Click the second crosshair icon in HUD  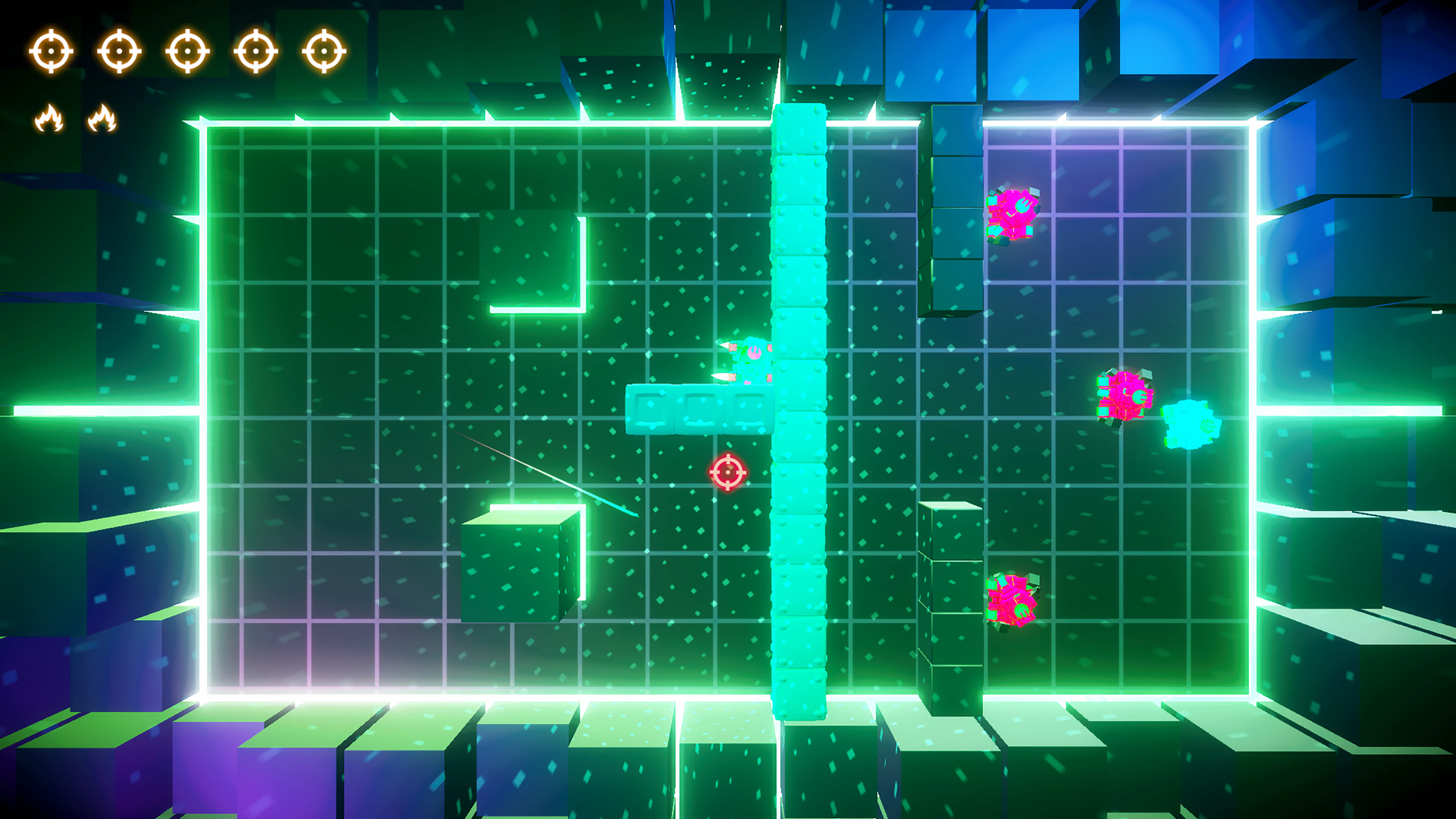pos(121,51)
